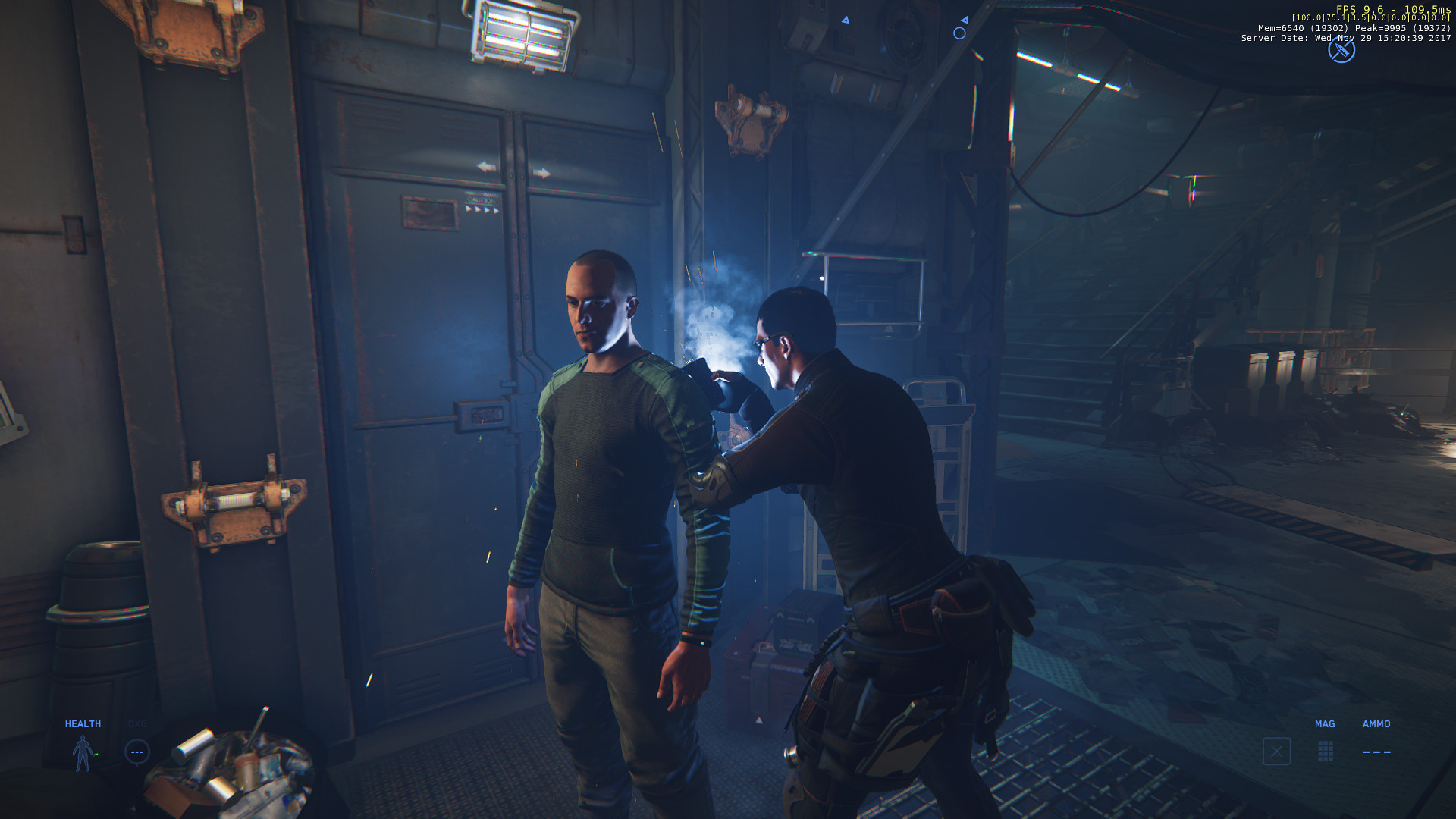Toggle the OXG indicator visibility
Image resolution: width=1456 pixels, height=819 pixels.
pyautogui.click(x=137, y=723)
